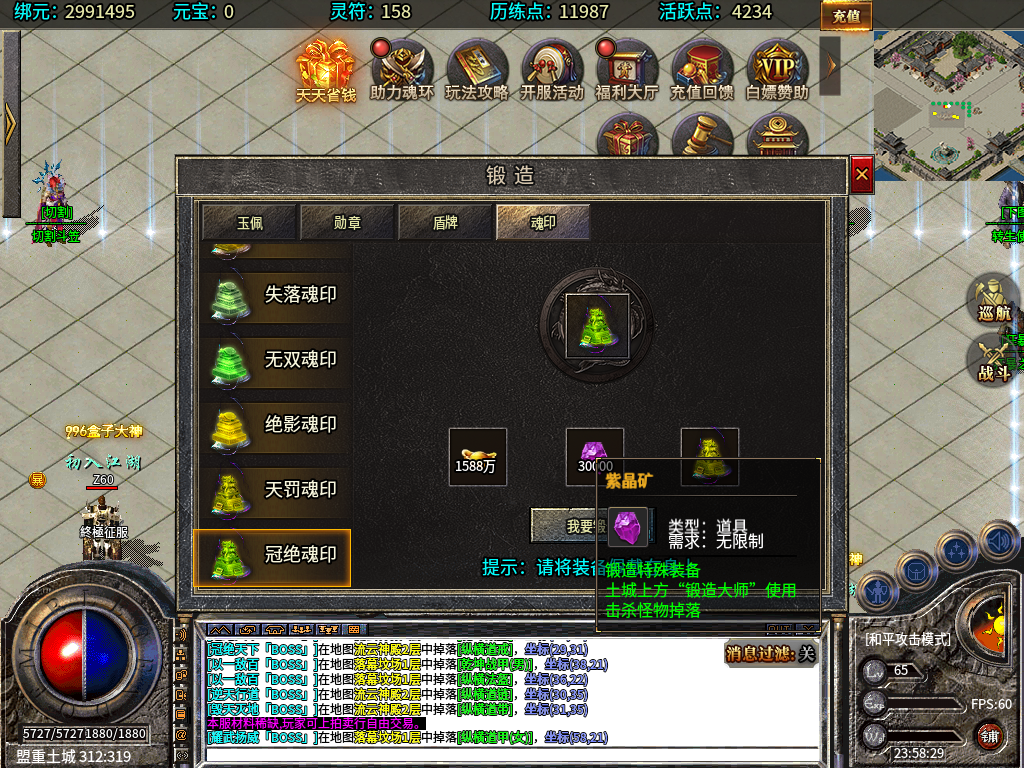
Task: Select the 冠绝魂印 entry
Action: 273,556
